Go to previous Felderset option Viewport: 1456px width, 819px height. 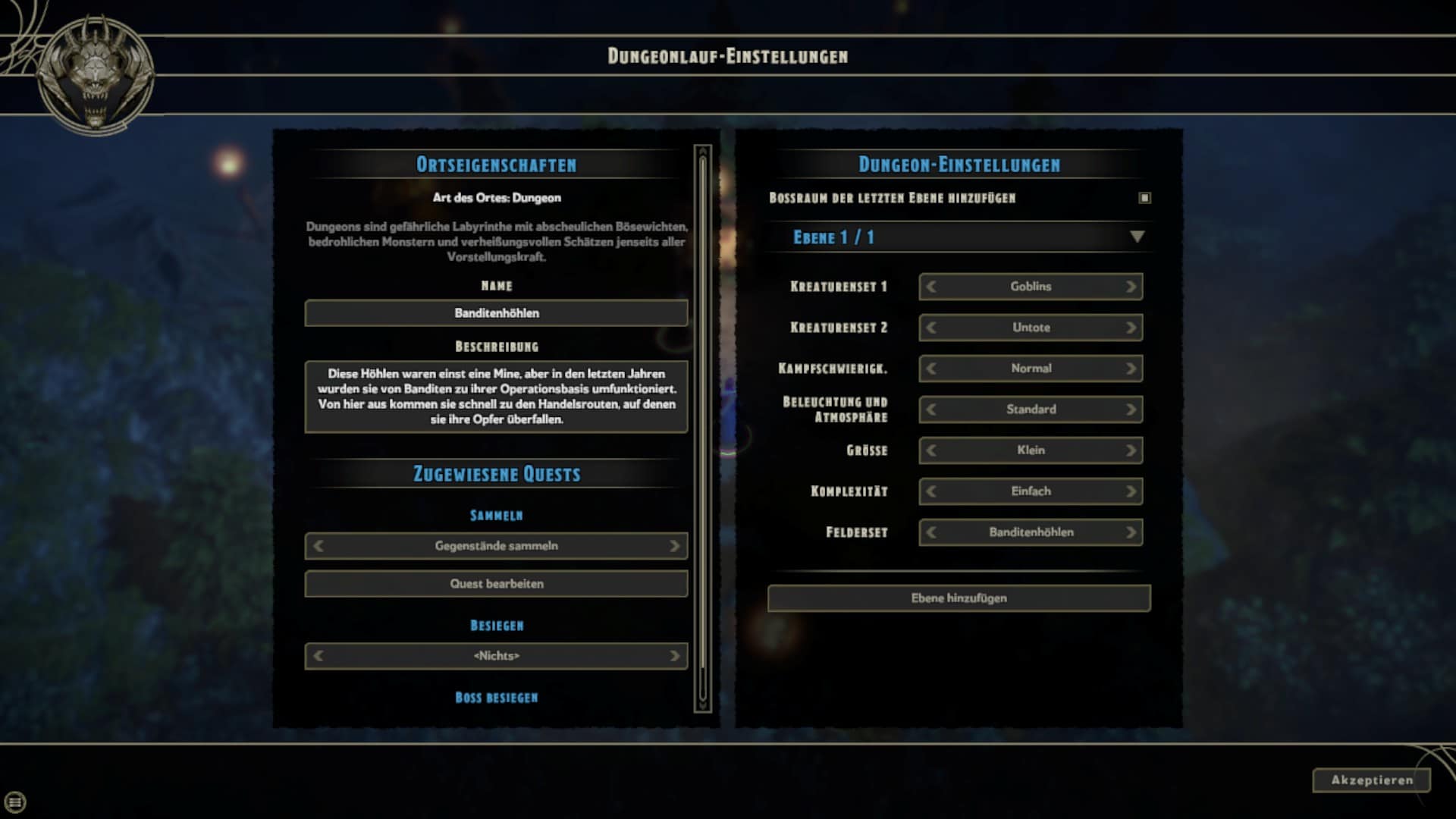coord(931,532)
